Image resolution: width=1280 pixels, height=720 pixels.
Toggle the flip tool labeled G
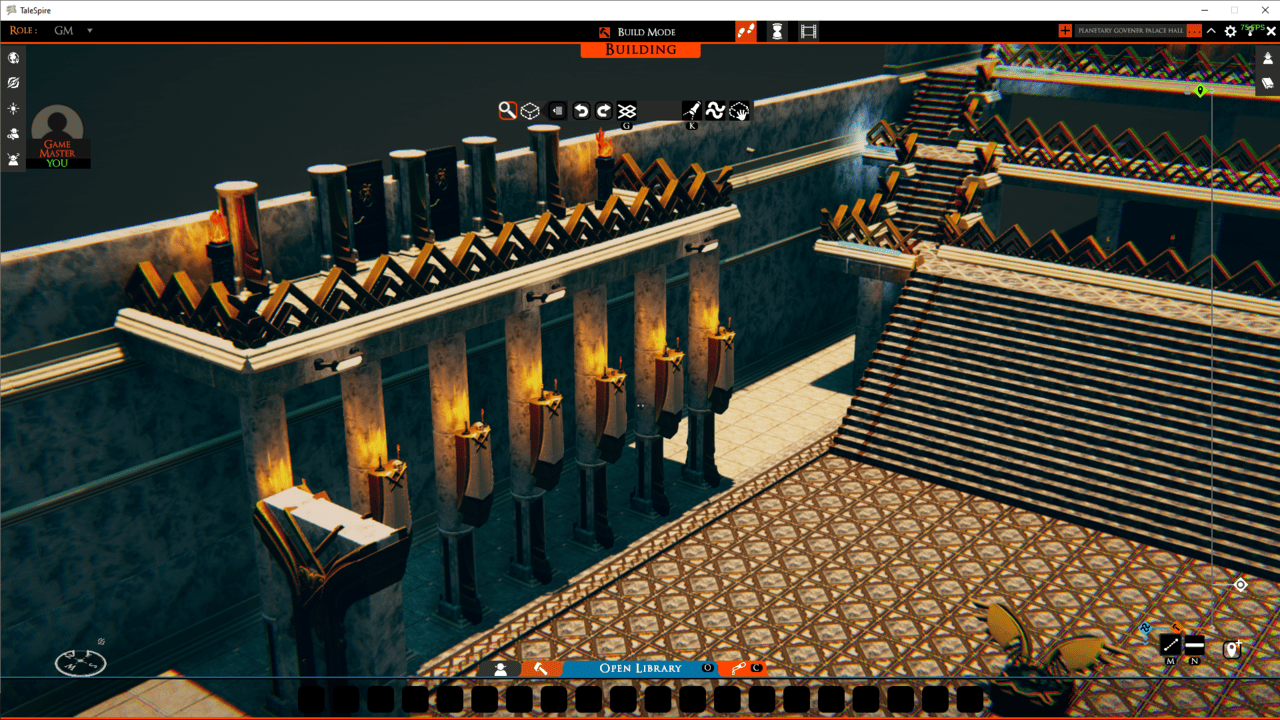(x=626, y=111)
